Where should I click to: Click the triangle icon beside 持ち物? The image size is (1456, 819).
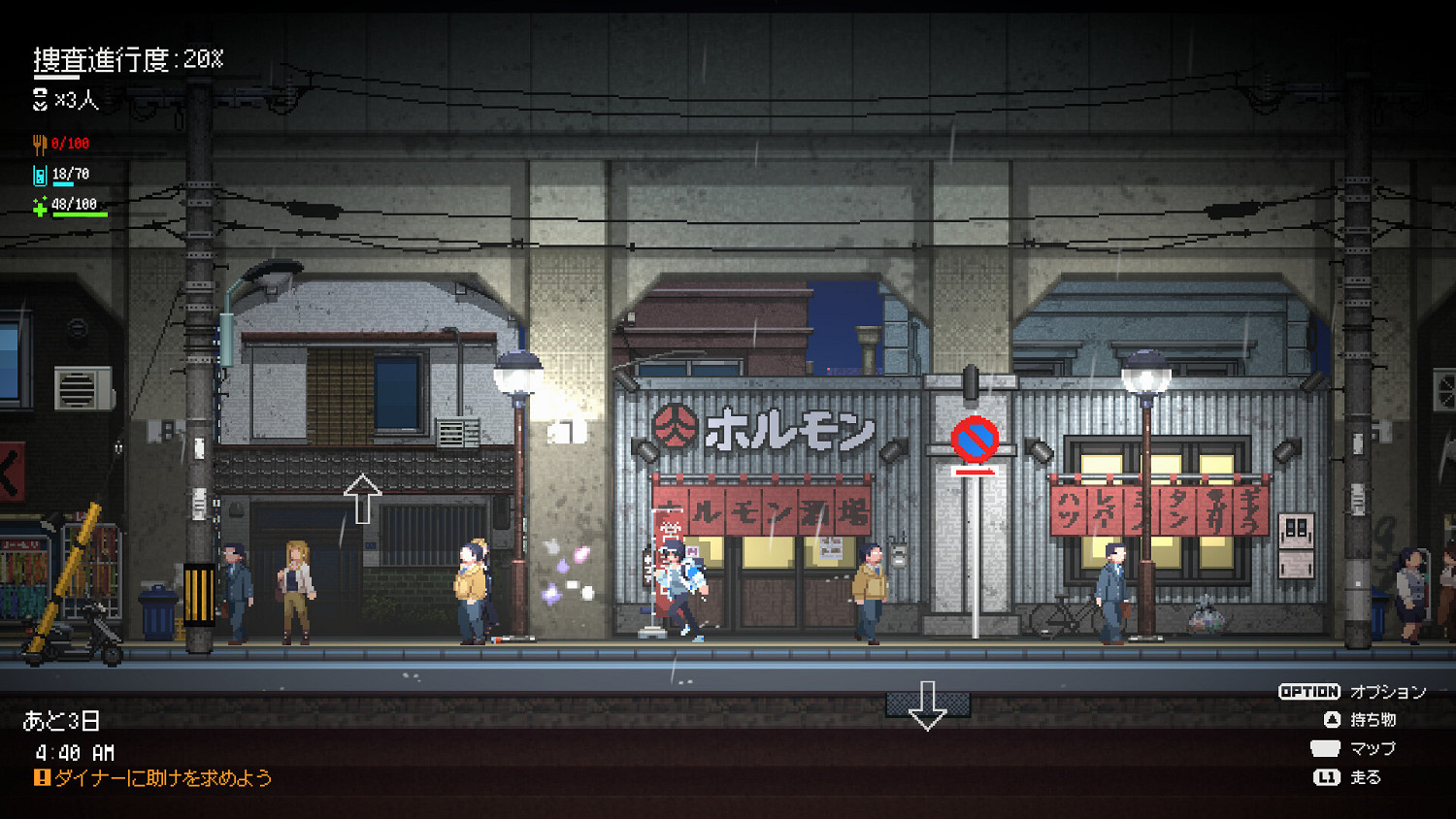(1332, 720)
